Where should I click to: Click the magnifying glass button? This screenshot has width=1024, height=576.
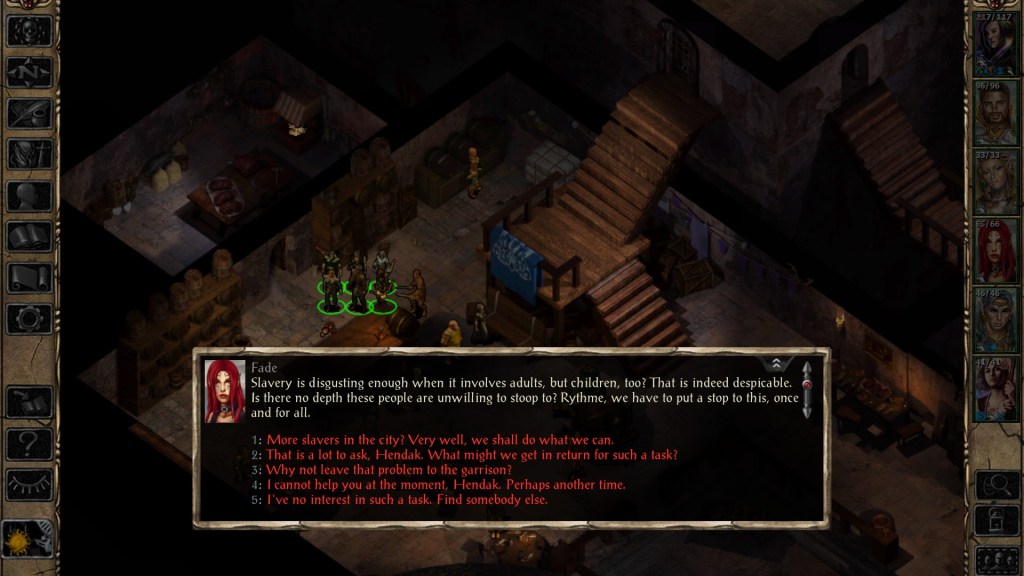[996, 485]
